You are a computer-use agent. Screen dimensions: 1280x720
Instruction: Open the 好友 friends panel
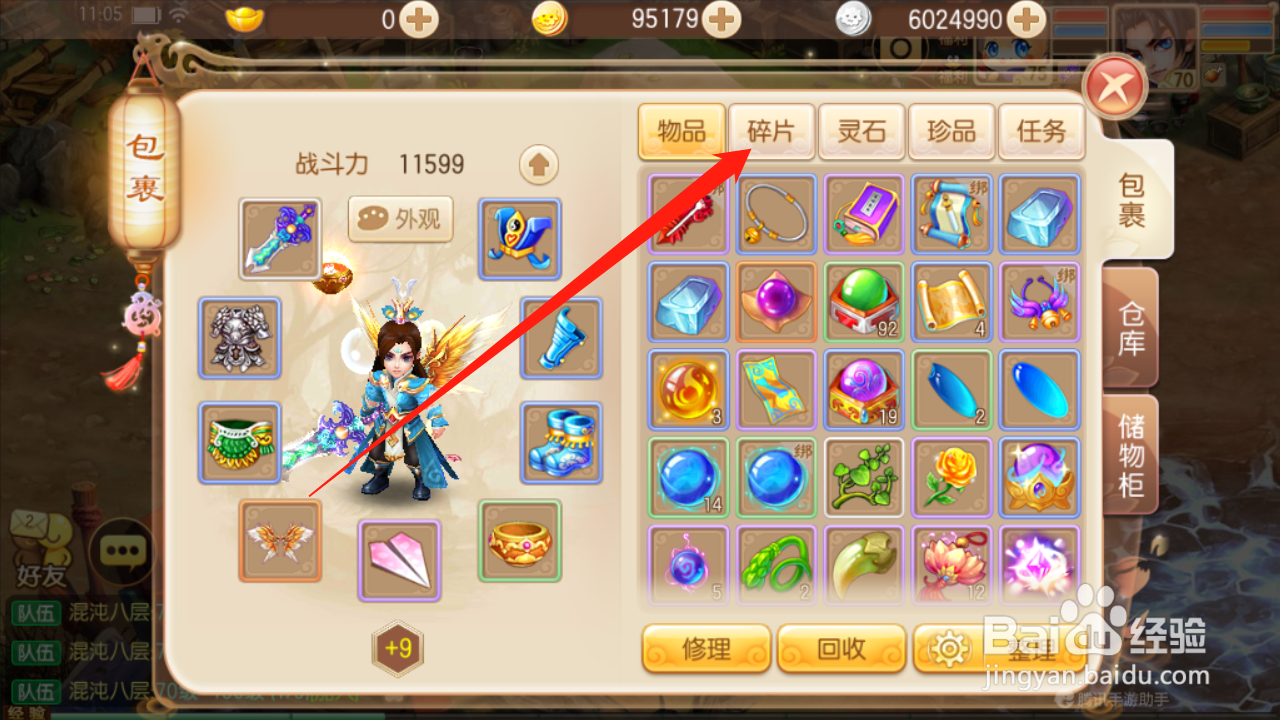point(38,550)
